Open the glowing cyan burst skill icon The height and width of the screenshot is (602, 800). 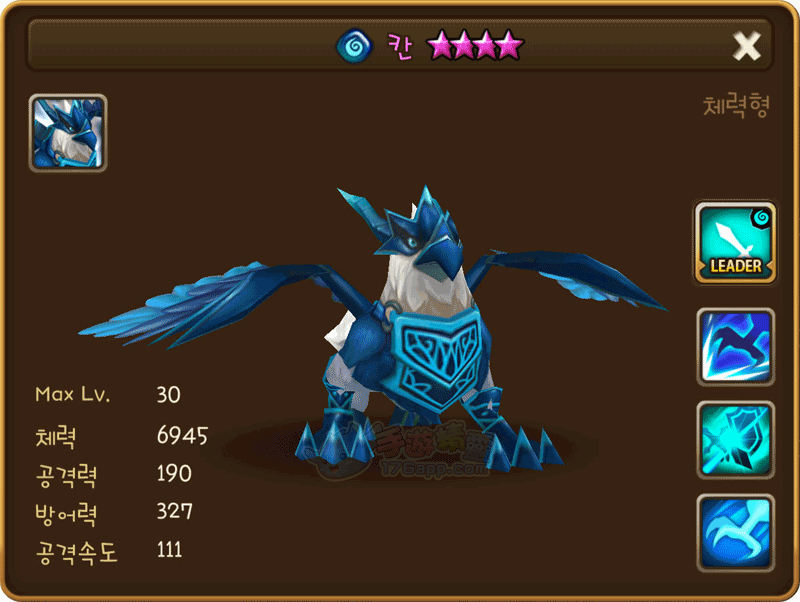click(735, 438)
